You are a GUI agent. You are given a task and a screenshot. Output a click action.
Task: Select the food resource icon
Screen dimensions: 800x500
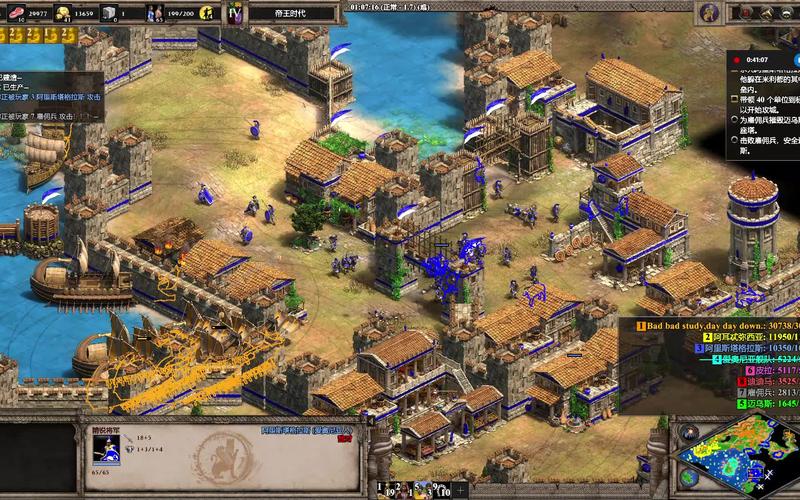click(15, 13)
